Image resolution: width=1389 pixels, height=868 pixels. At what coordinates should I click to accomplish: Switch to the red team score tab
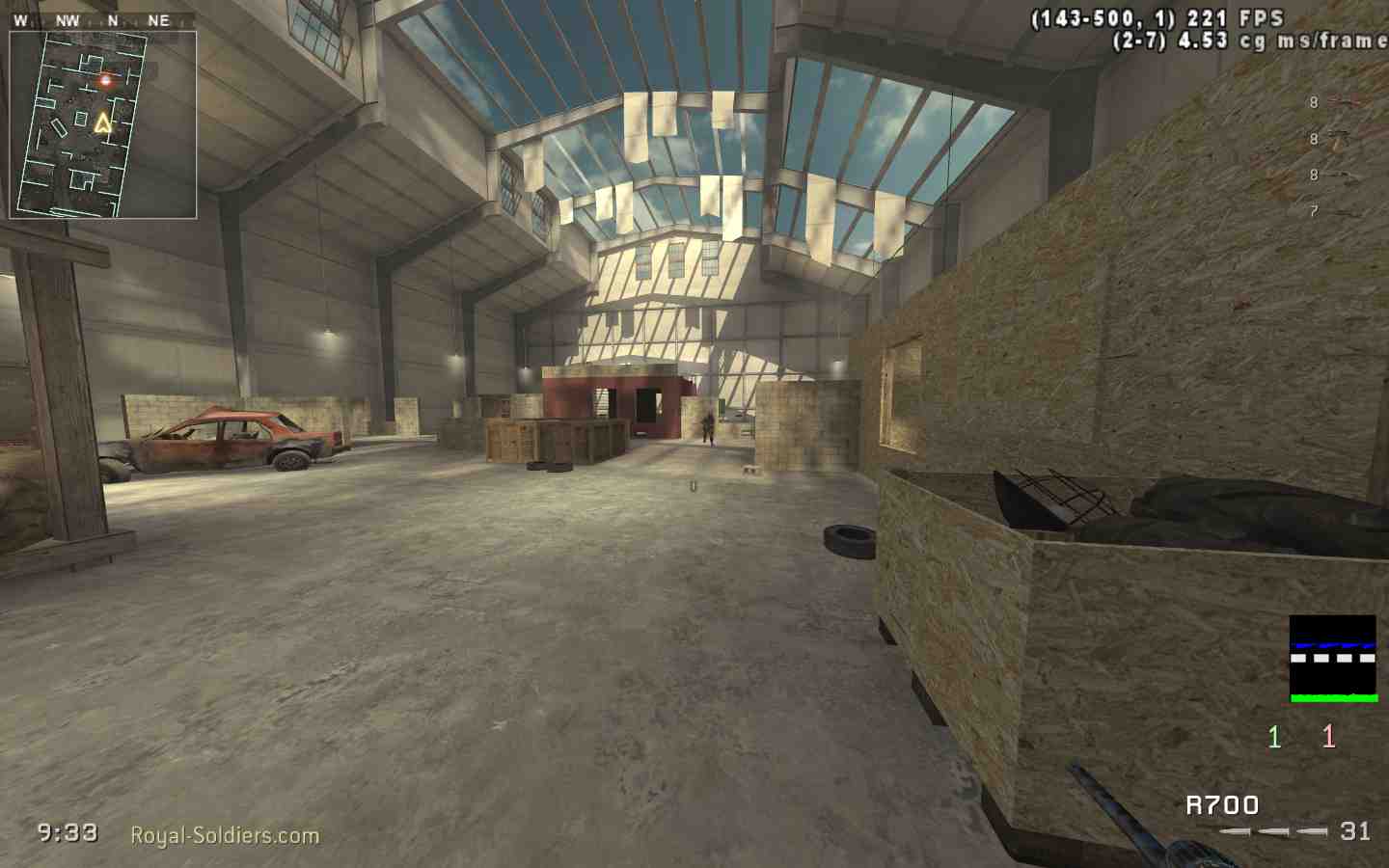(x=1327, y=738)
